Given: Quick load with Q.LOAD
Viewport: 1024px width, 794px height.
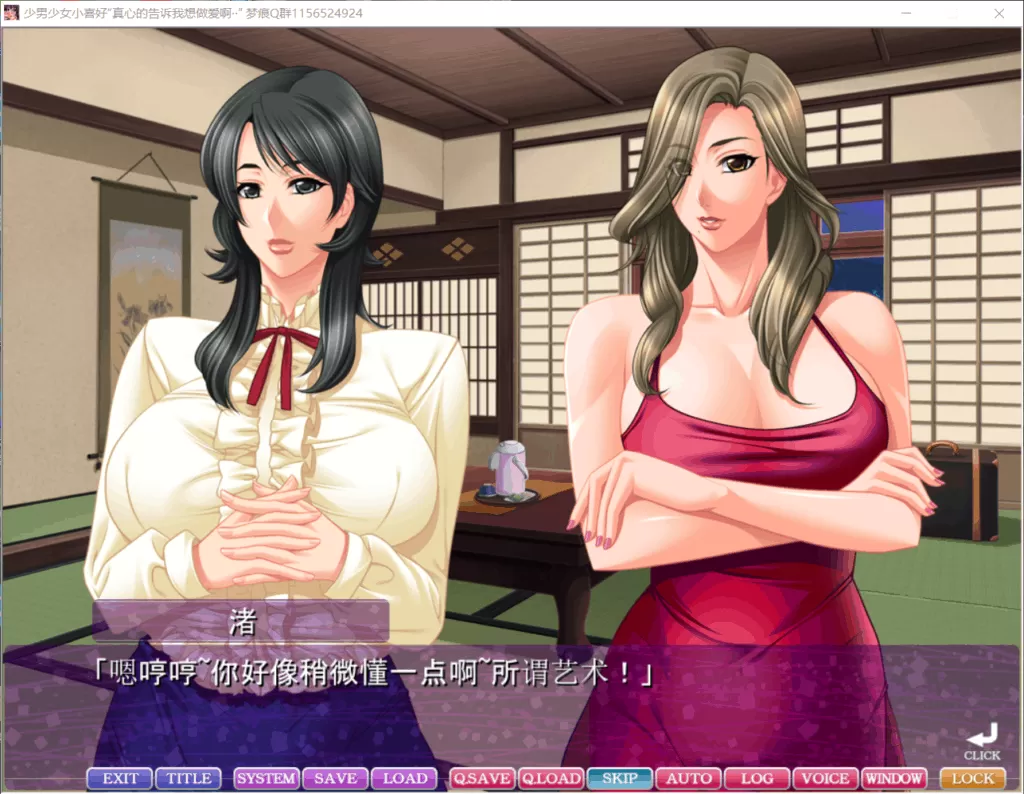Looking at the screenshot, I should pyautogui.click(x=551, y=778).
